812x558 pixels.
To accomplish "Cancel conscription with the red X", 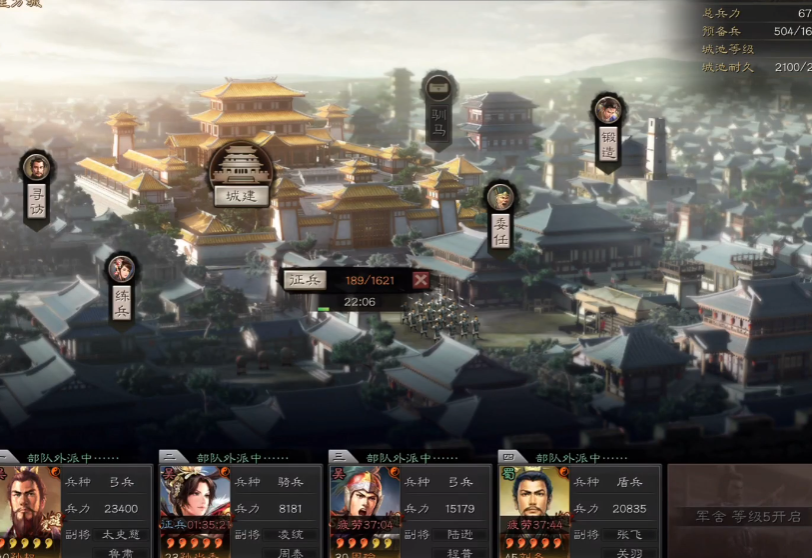I will (x=421, y=280).
